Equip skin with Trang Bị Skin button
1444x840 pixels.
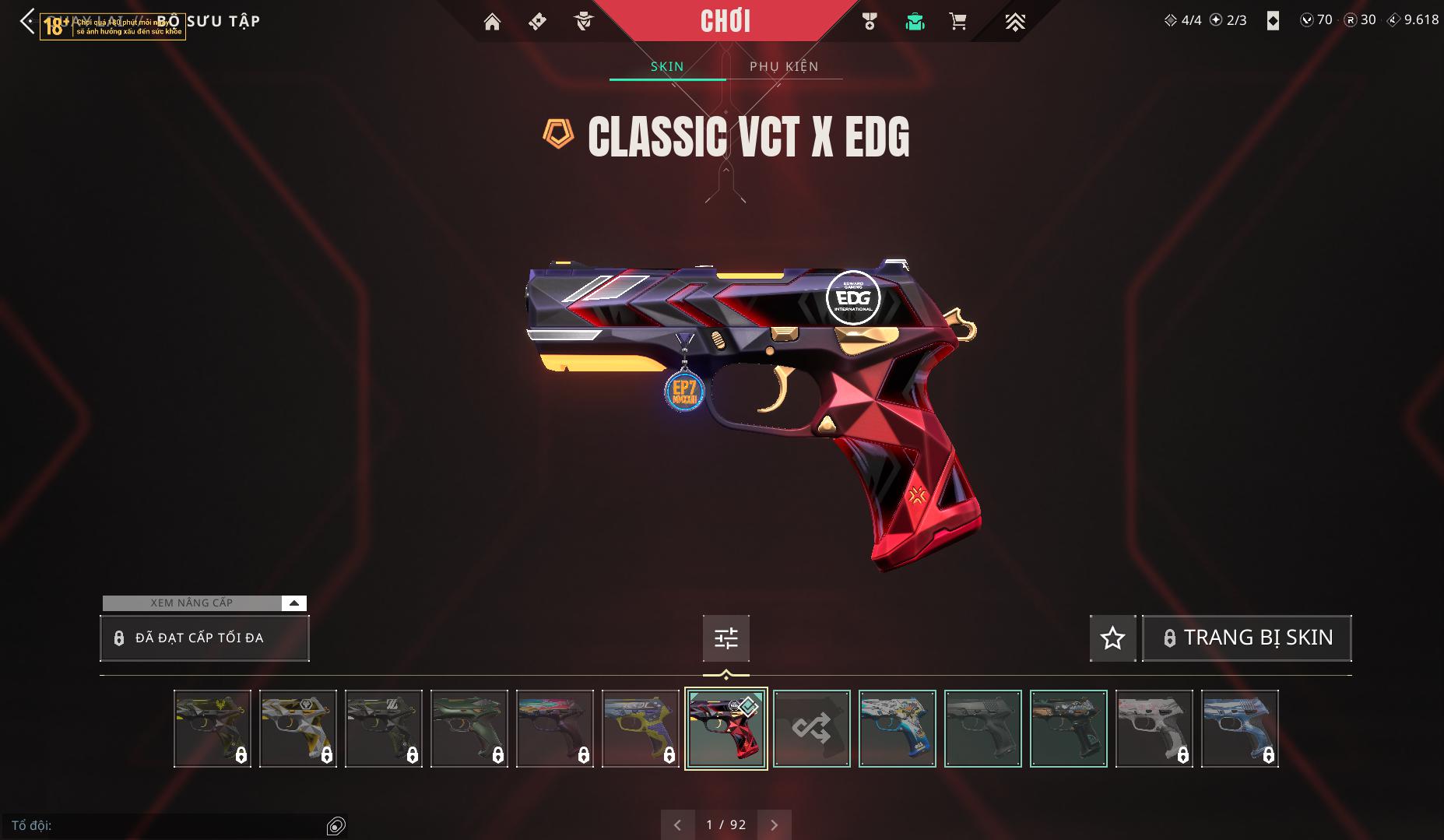pos(1246,638)
